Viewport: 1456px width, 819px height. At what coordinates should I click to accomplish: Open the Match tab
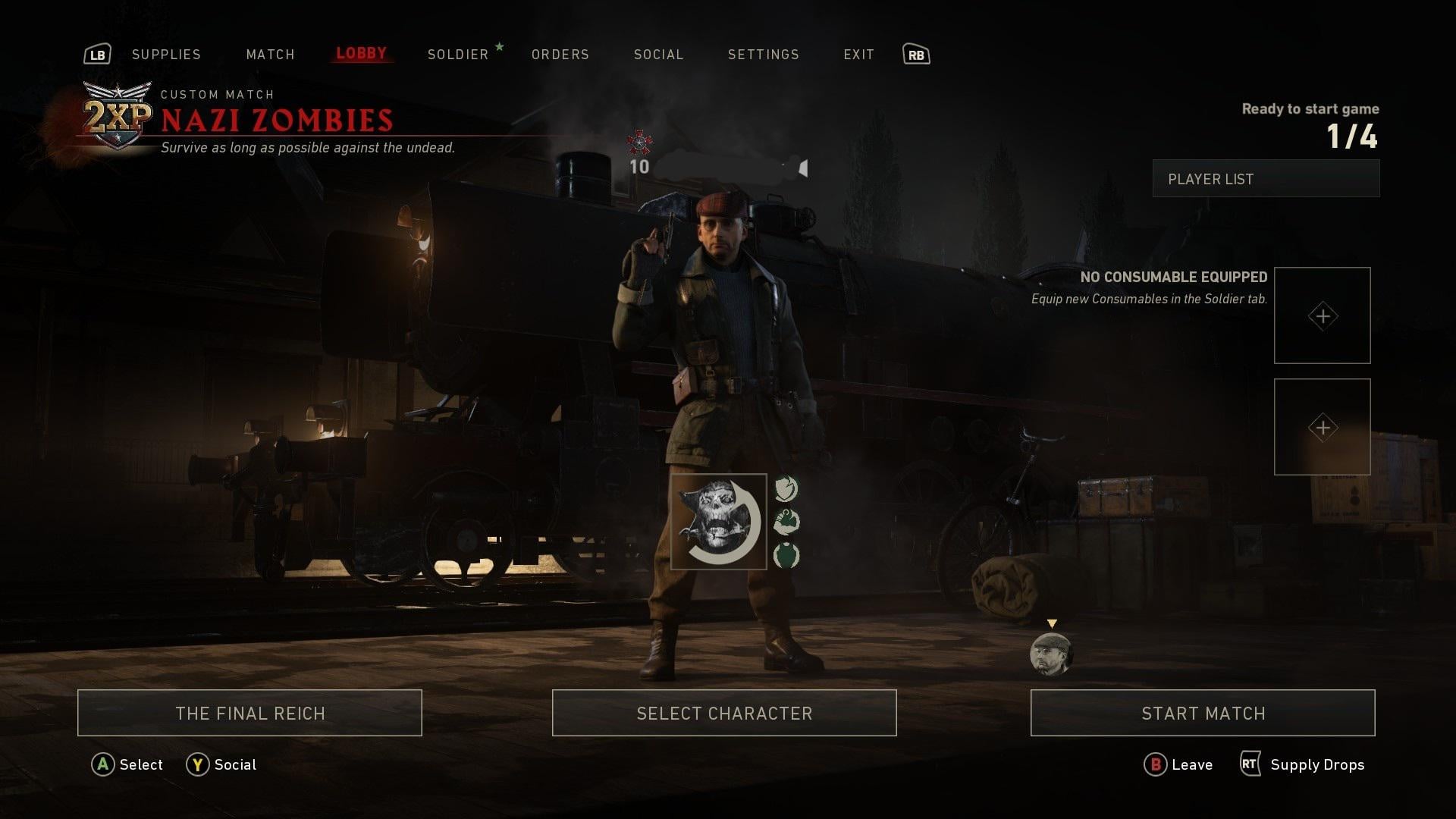(x=270, y=55)
